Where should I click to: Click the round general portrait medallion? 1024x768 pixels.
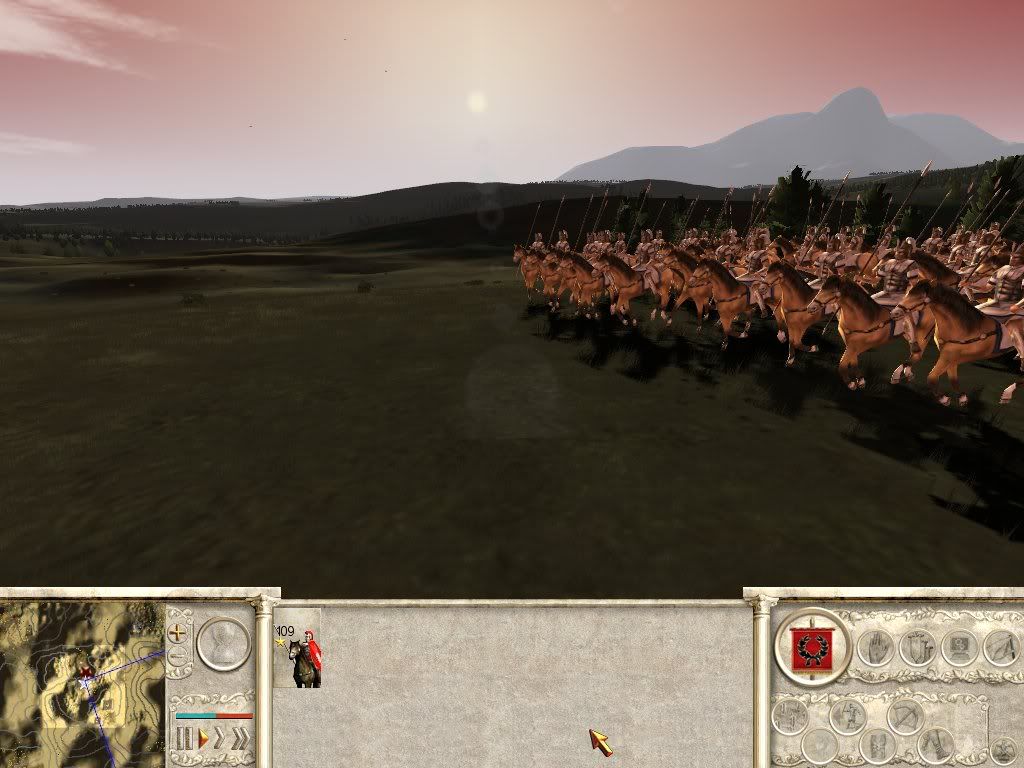[x=222, y=643]
